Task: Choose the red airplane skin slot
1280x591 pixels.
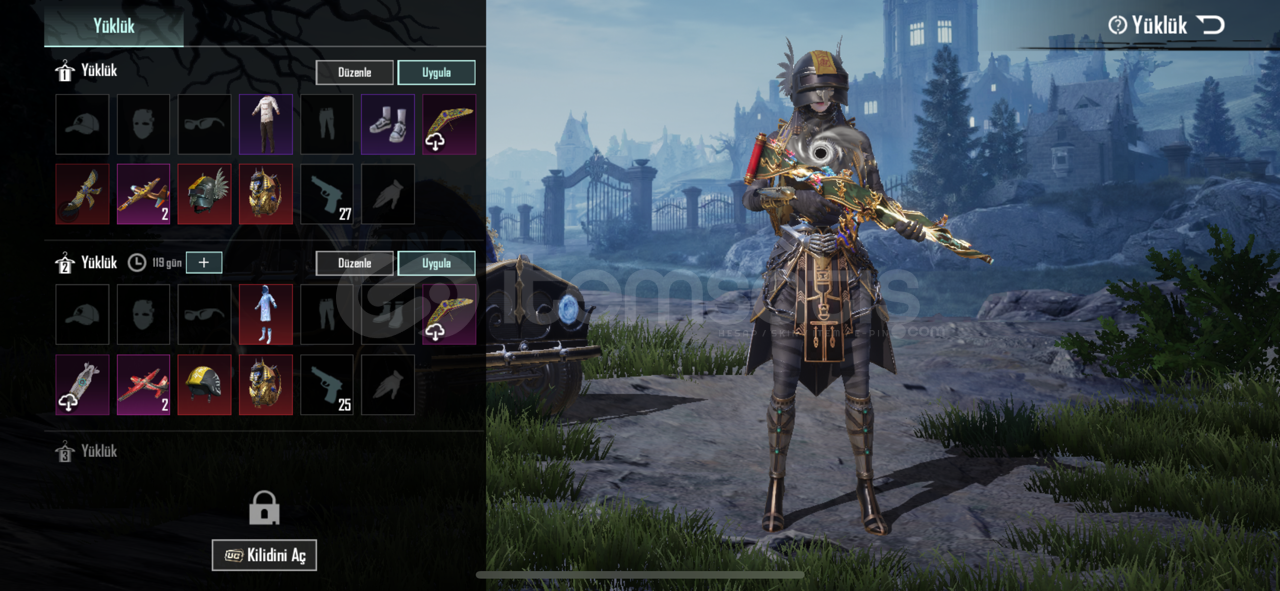Action: (x=143, y=384)
